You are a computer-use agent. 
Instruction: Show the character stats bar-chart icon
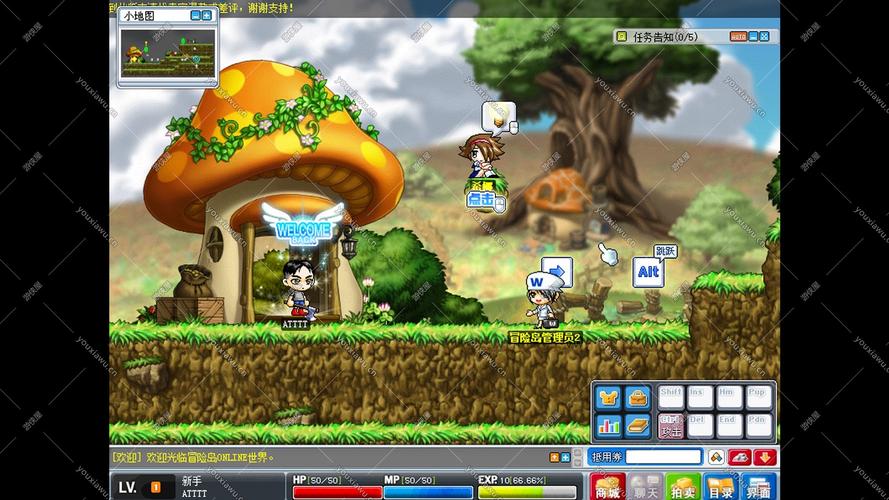[608, 426]
